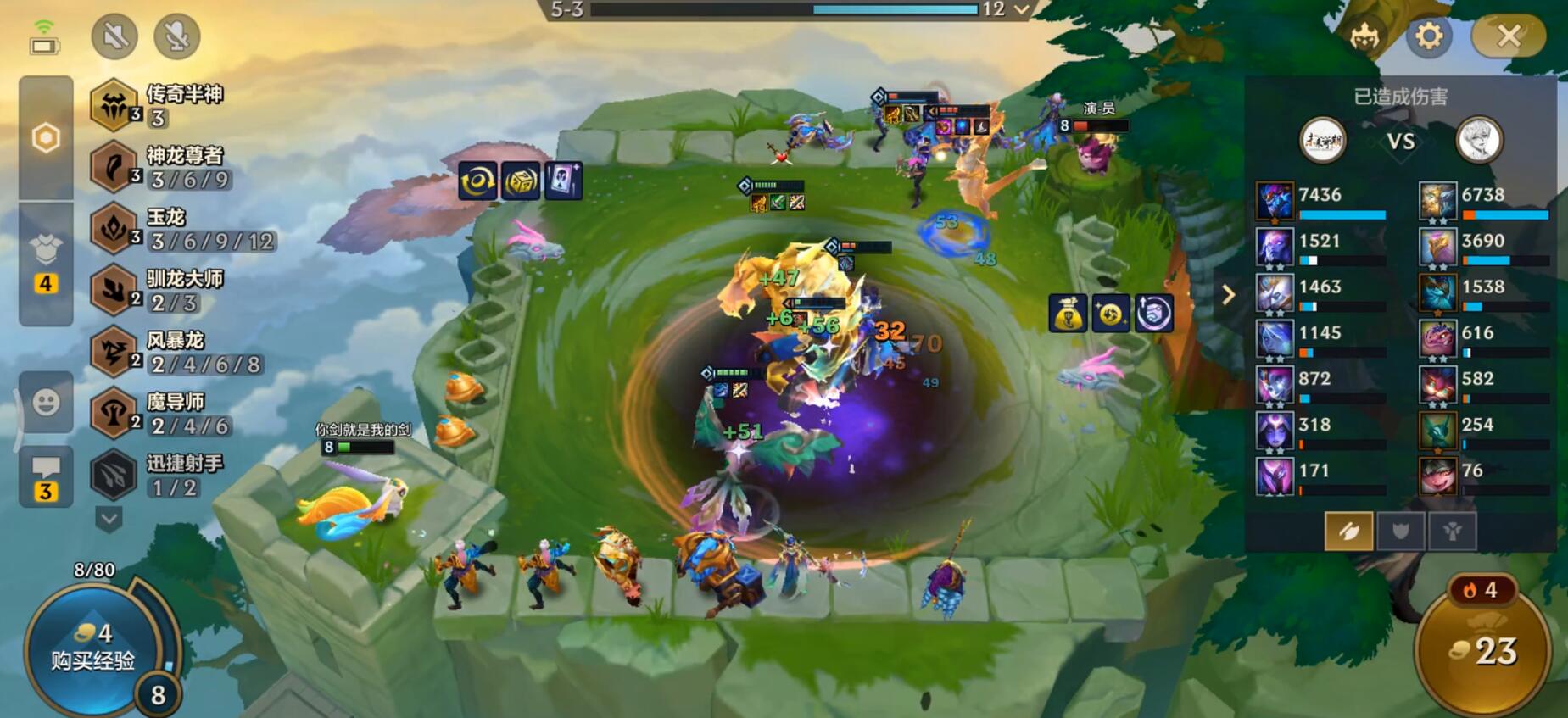
Task: Show the 迅捷射手 trait details
Action: pos(161,475)
